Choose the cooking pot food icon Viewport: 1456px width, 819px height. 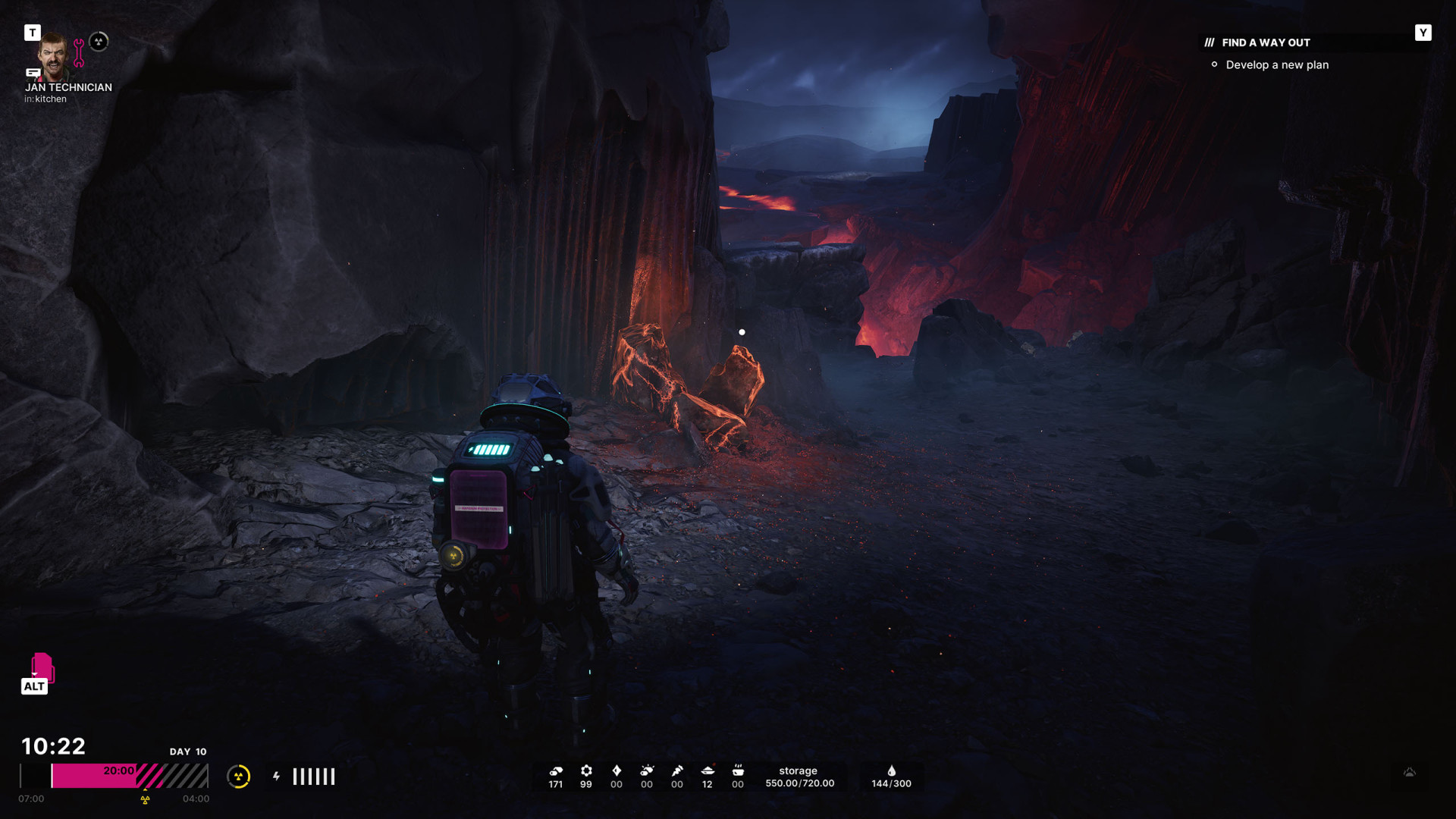(738, 771)
